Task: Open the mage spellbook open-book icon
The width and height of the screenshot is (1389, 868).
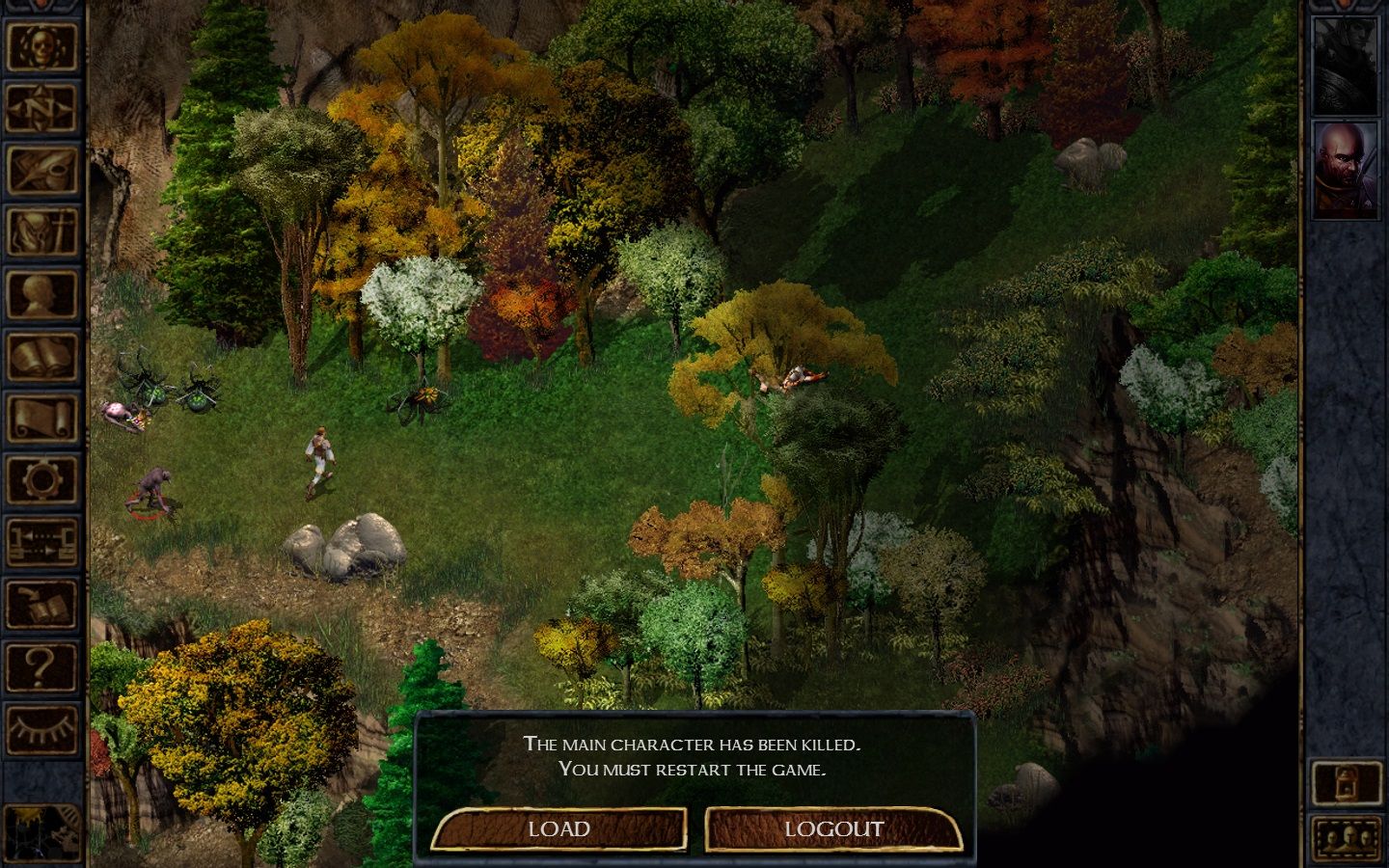Action: 42,358
